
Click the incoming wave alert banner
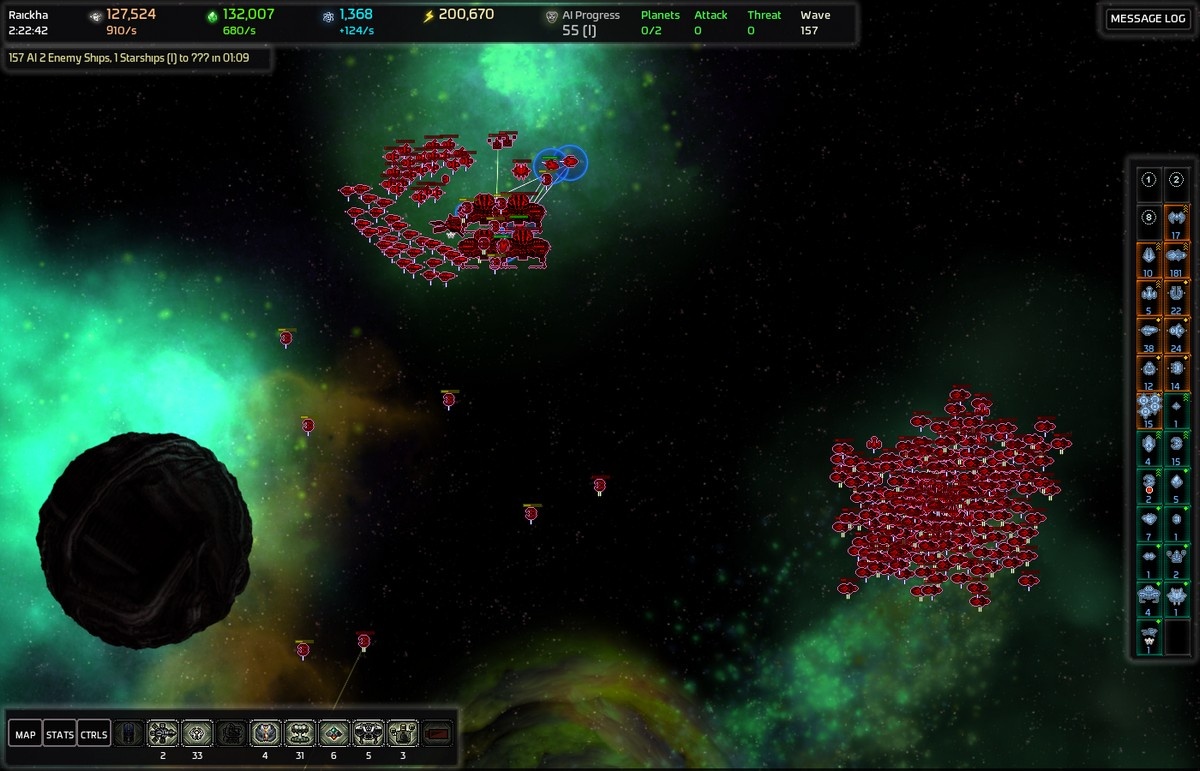(130, 58)
